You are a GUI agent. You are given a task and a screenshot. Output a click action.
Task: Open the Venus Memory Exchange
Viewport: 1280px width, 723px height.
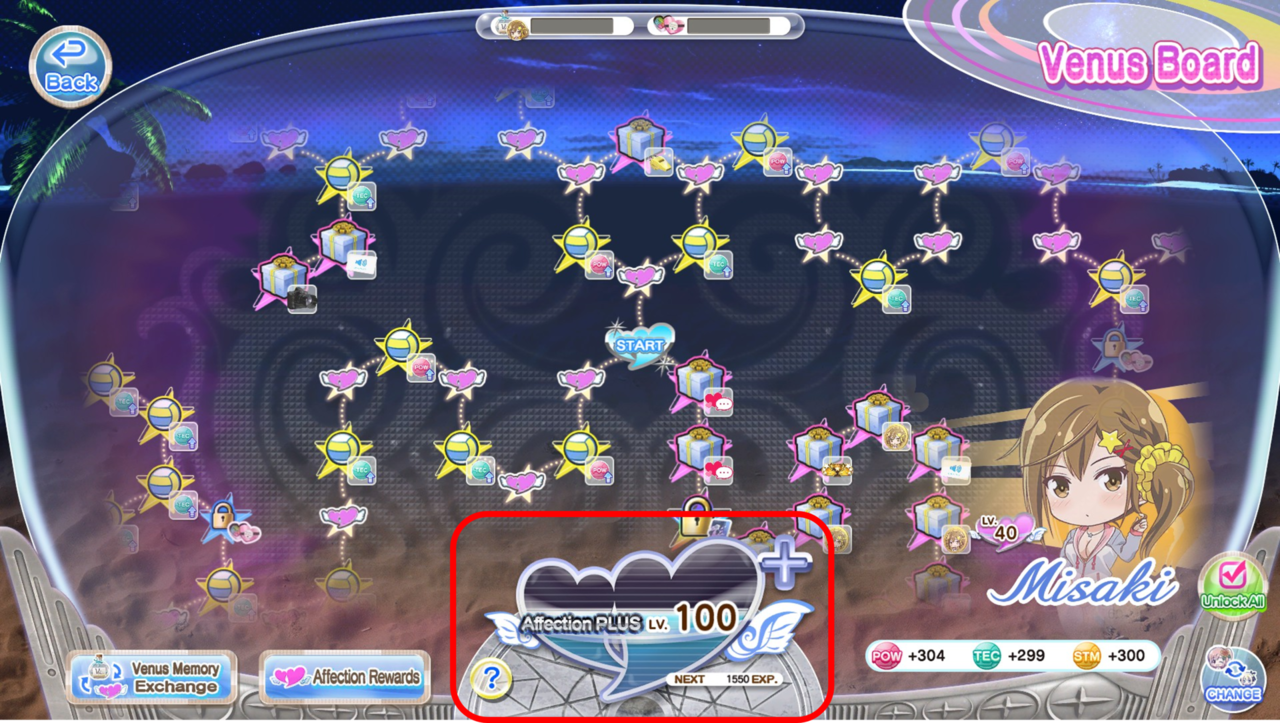[151, 677]
